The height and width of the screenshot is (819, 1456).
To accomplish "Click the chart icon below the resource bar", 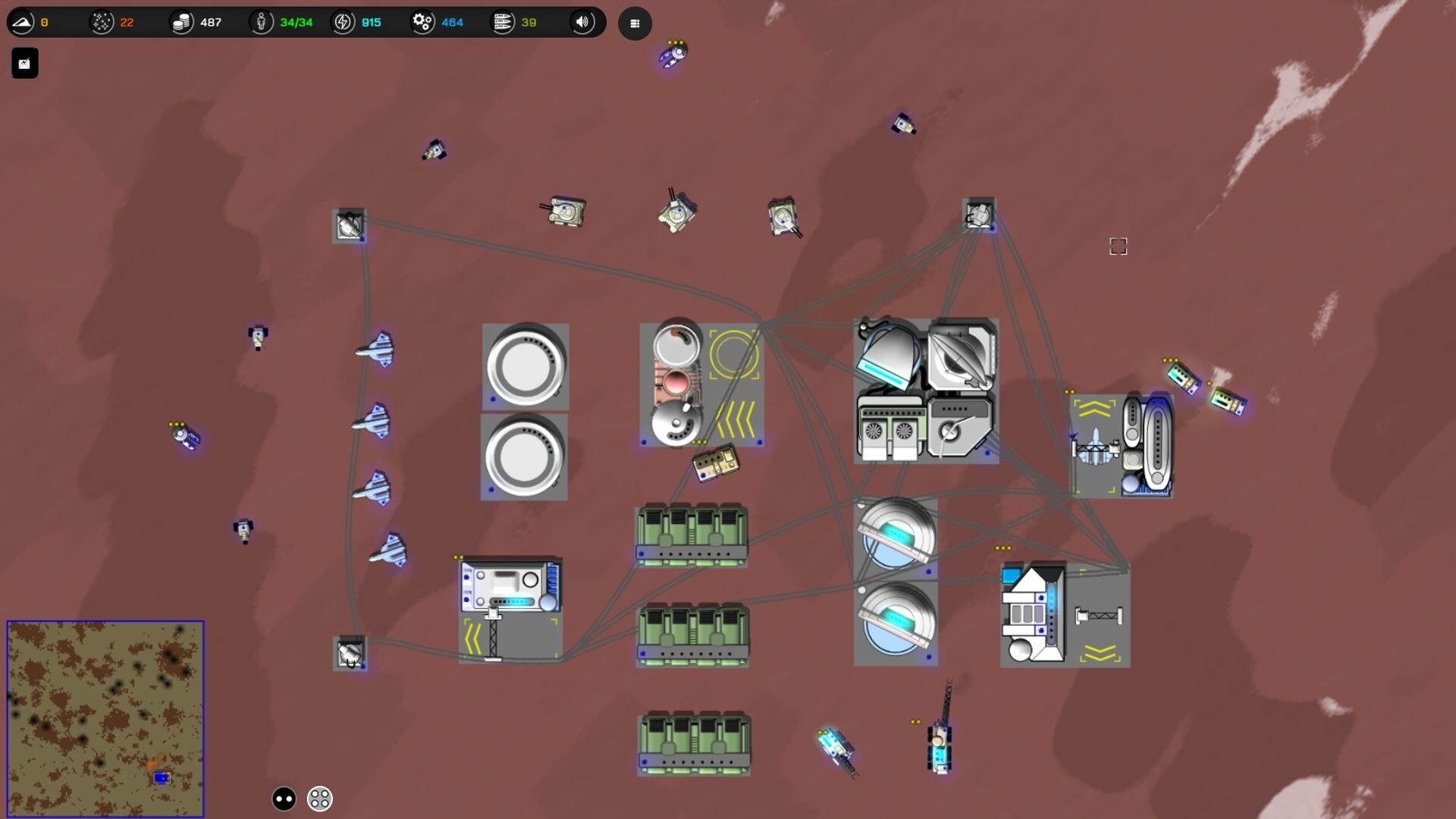I will 24,63.
